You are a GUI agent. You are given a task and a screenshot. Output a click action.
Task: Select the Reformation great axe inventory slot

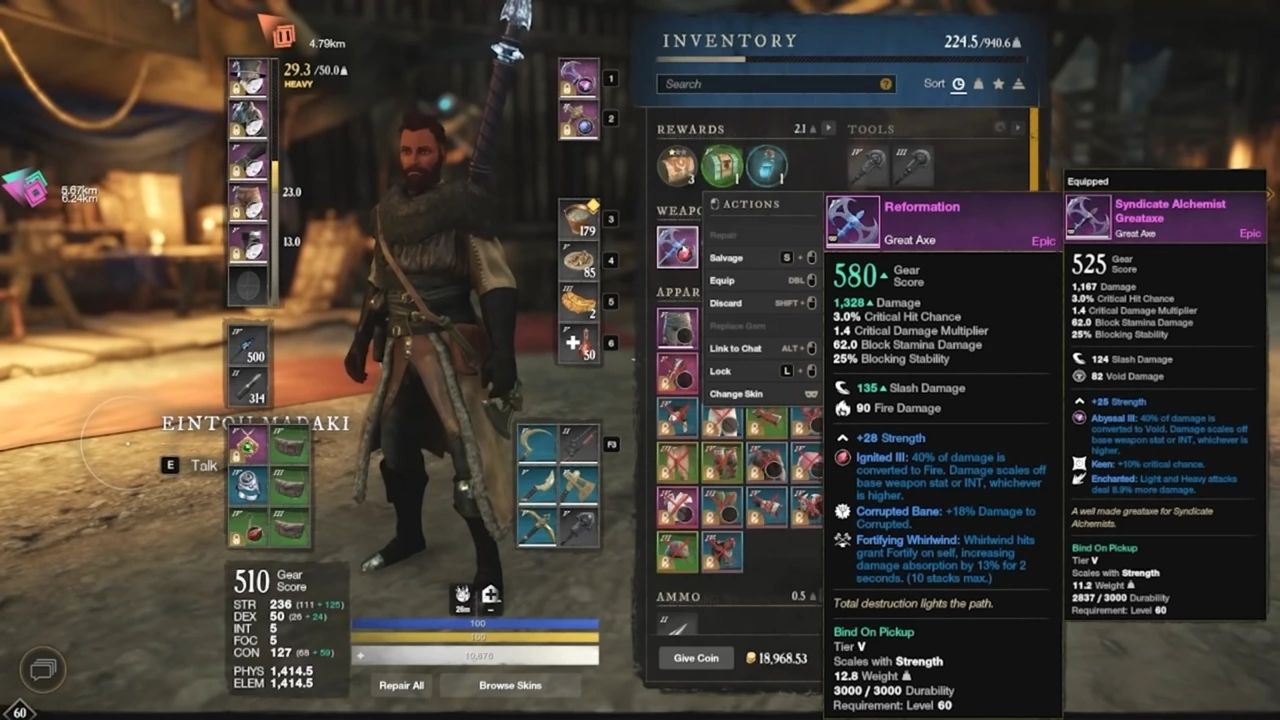pos(677,247)
